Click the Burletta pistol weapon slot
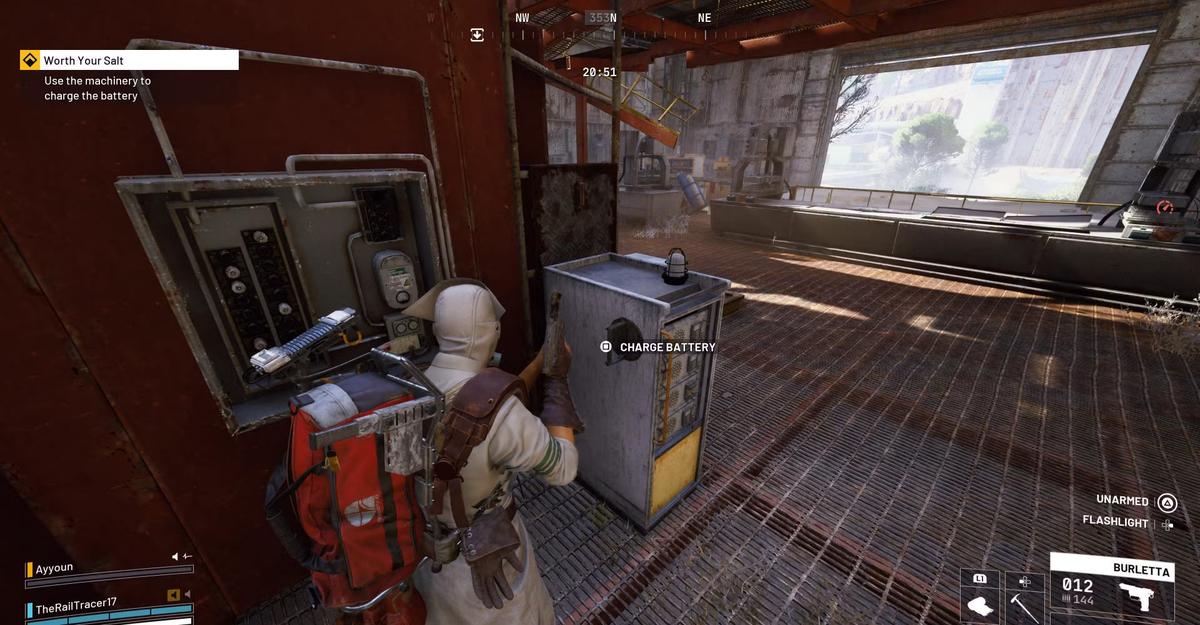 coord(1110,589)
